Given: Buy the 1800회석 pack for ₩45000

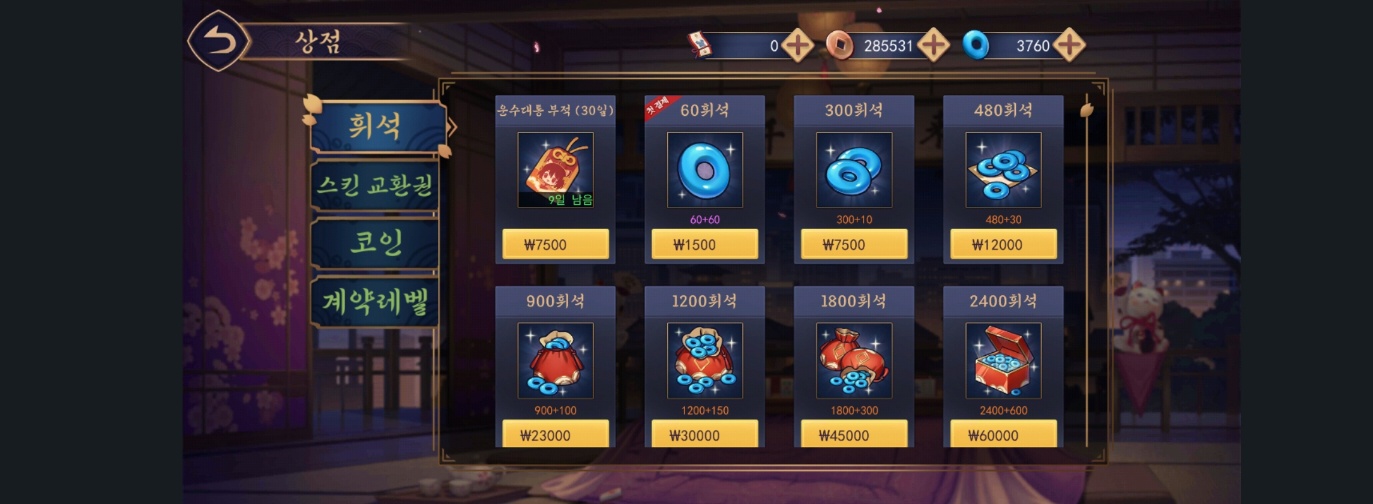Looking at the screenshot, I should (x=854, y=434).
